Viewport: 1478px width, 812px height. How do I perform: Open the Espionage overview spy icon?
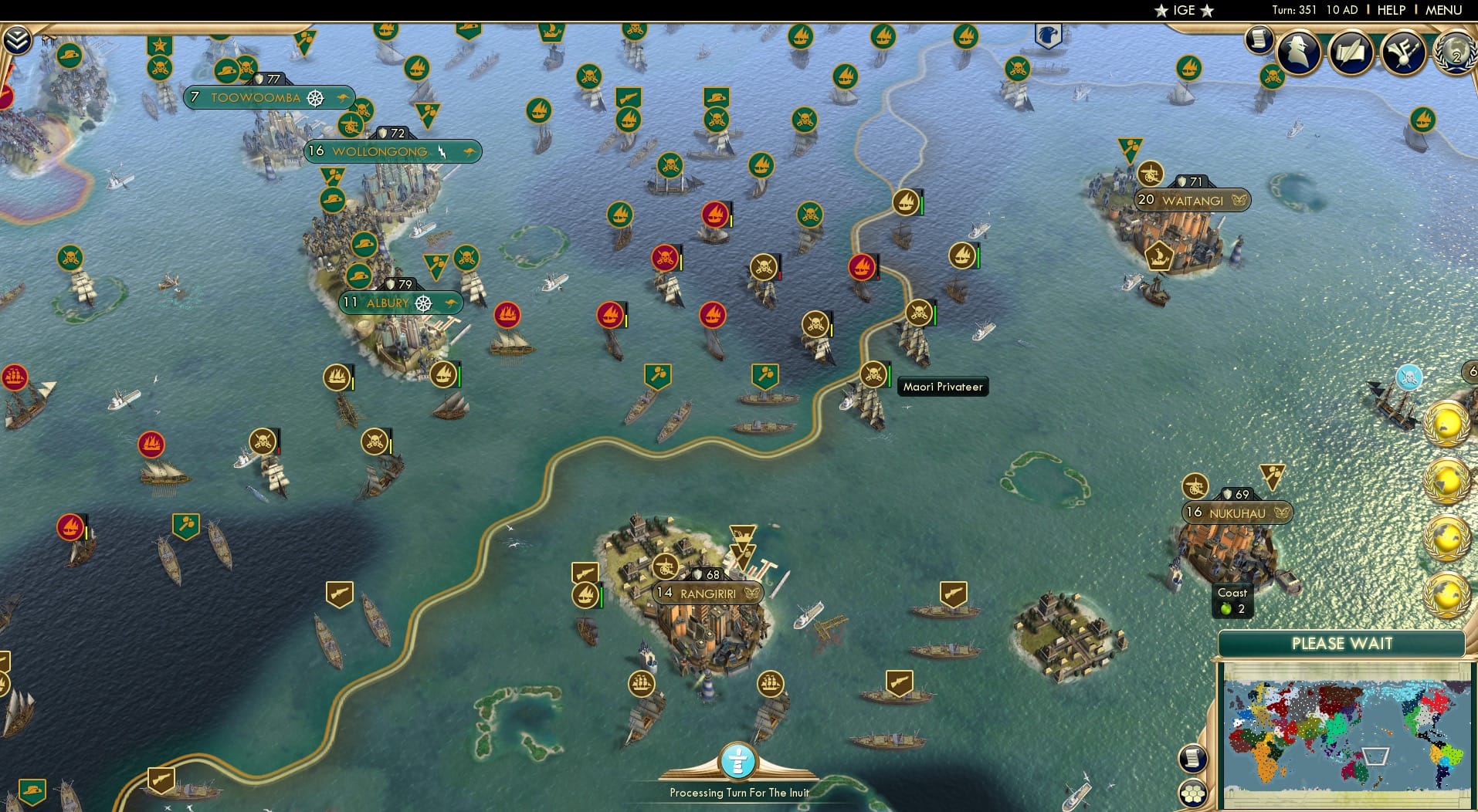click(x=1299, y=52)
